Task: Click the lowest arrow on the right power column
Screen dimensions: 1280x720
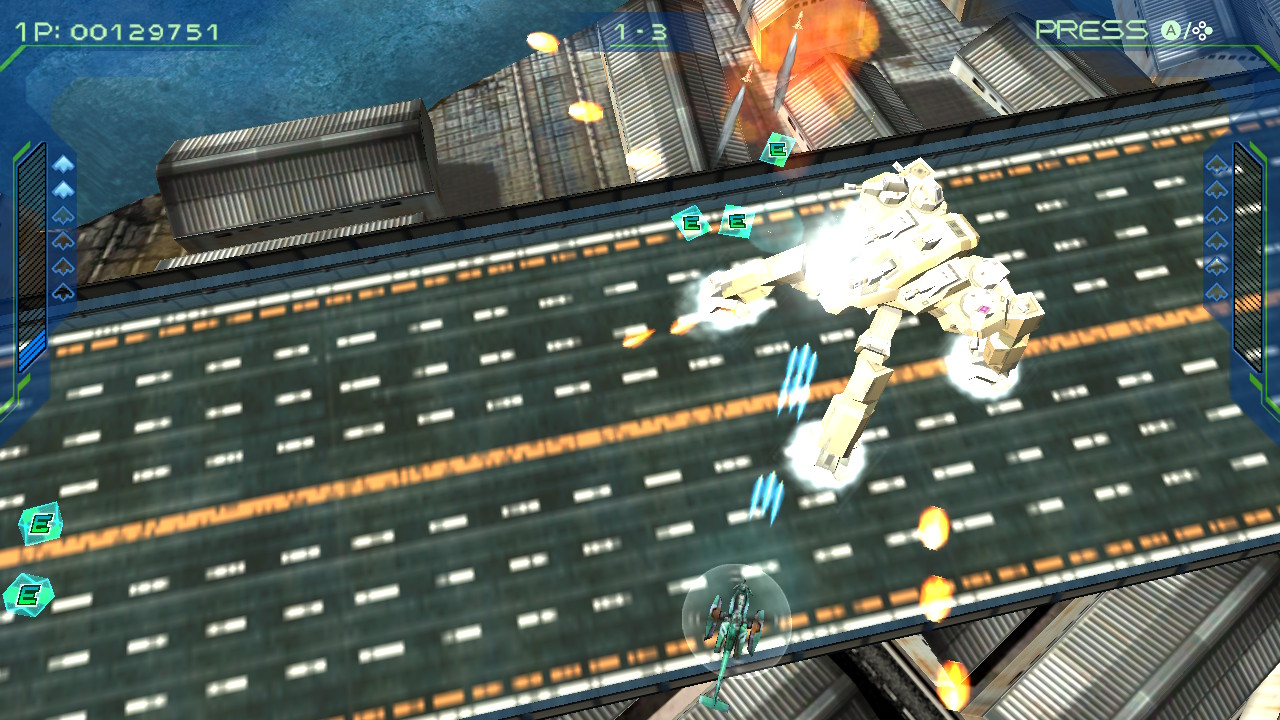Action: click(x=1216, y=290)
